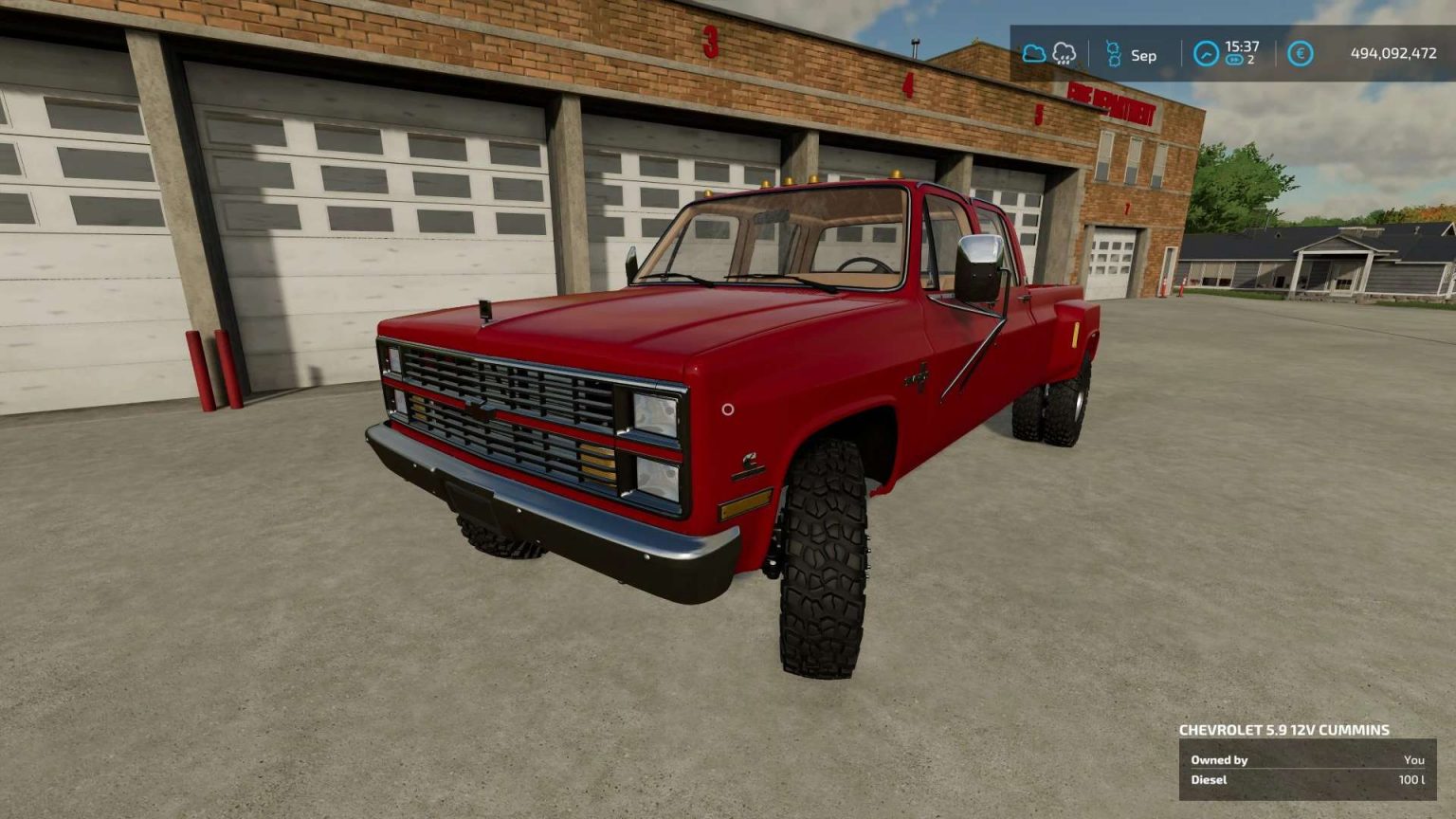Screen dimensions: 1456x819
Task: Click the vehicle info panel background
Action: 1308,768
